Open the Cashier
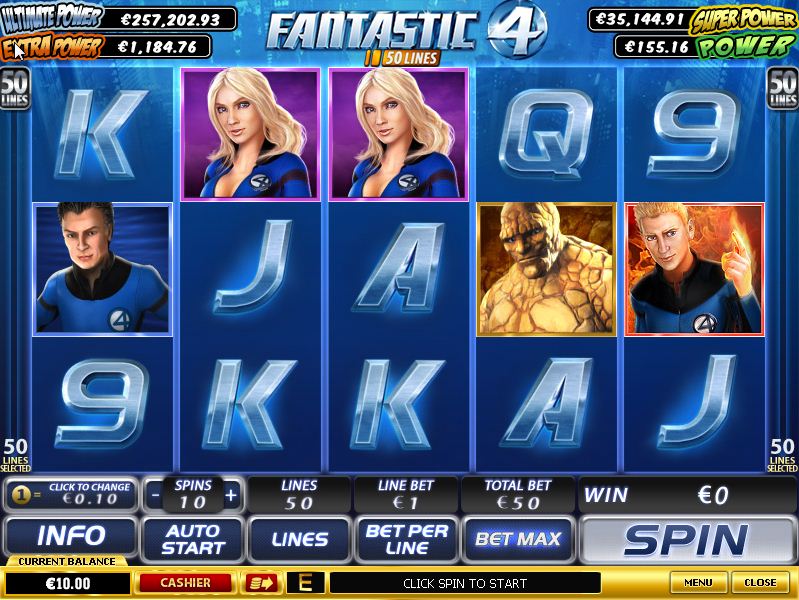Viewport: 799px width, 600px height. (187, 582)
